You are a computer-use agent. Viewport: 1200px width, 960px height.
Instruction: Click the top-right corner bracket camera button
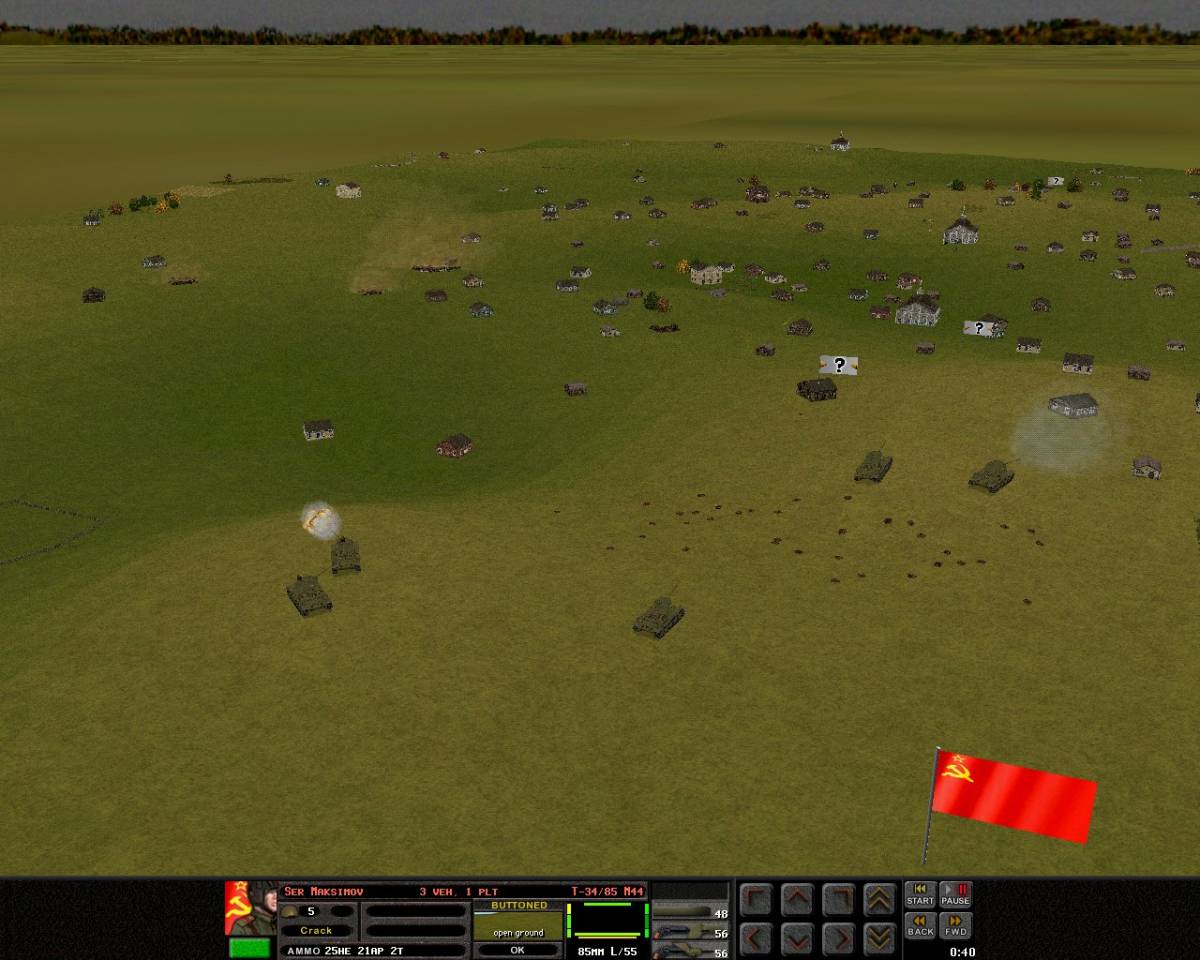[x=838, y=900]
